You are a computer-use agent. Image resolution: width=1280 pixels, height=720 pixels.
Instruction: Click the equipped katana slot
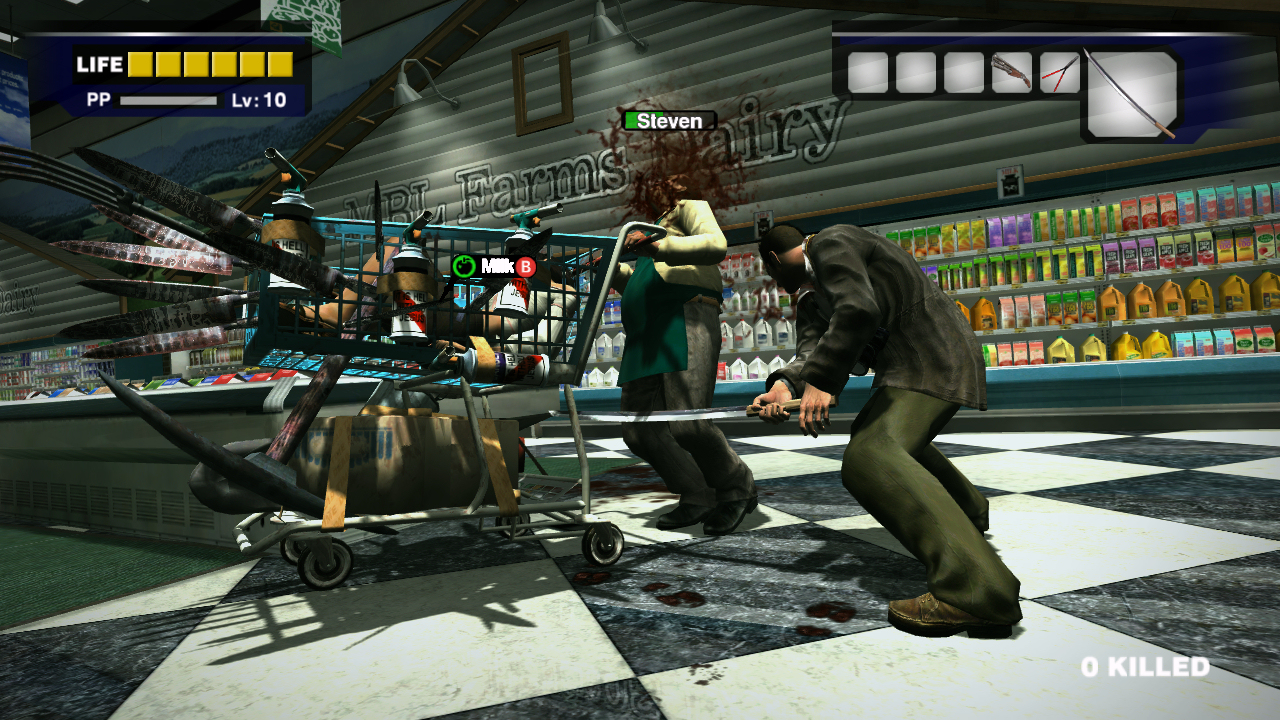(x=1131, y=94)
